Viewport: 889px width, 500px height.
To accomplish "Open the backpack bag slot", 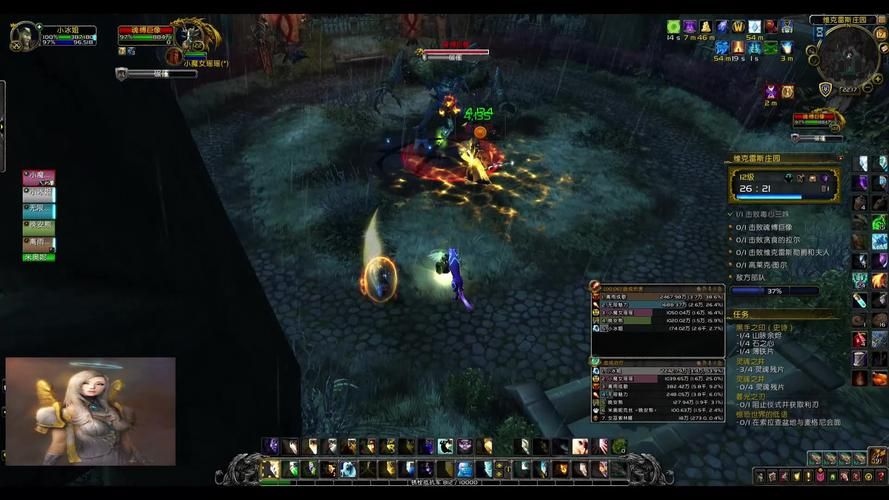I will click(x=876, y=456).
